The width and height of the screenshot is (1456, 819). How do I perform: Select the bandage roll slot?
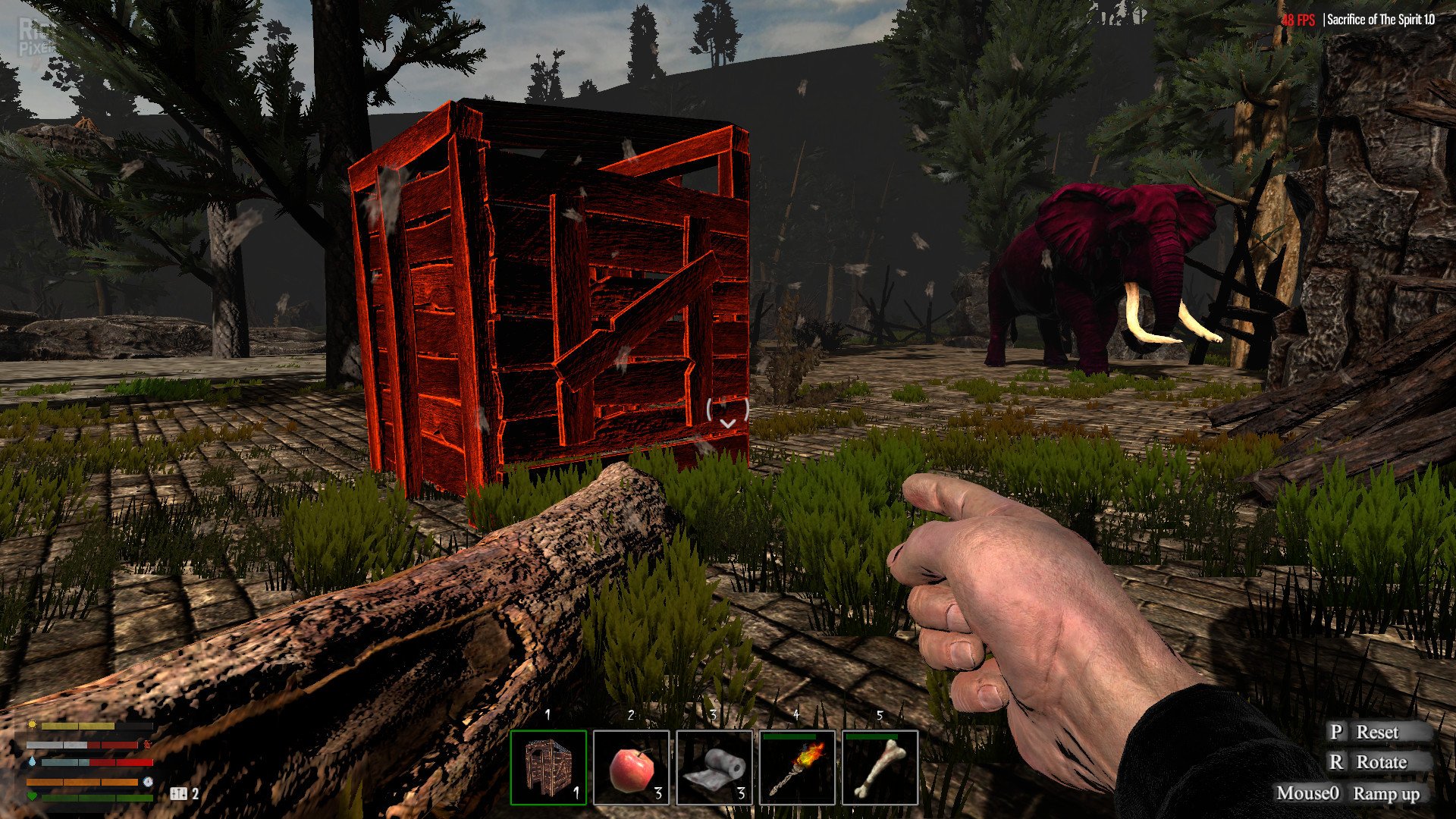[x=714, y=767]
